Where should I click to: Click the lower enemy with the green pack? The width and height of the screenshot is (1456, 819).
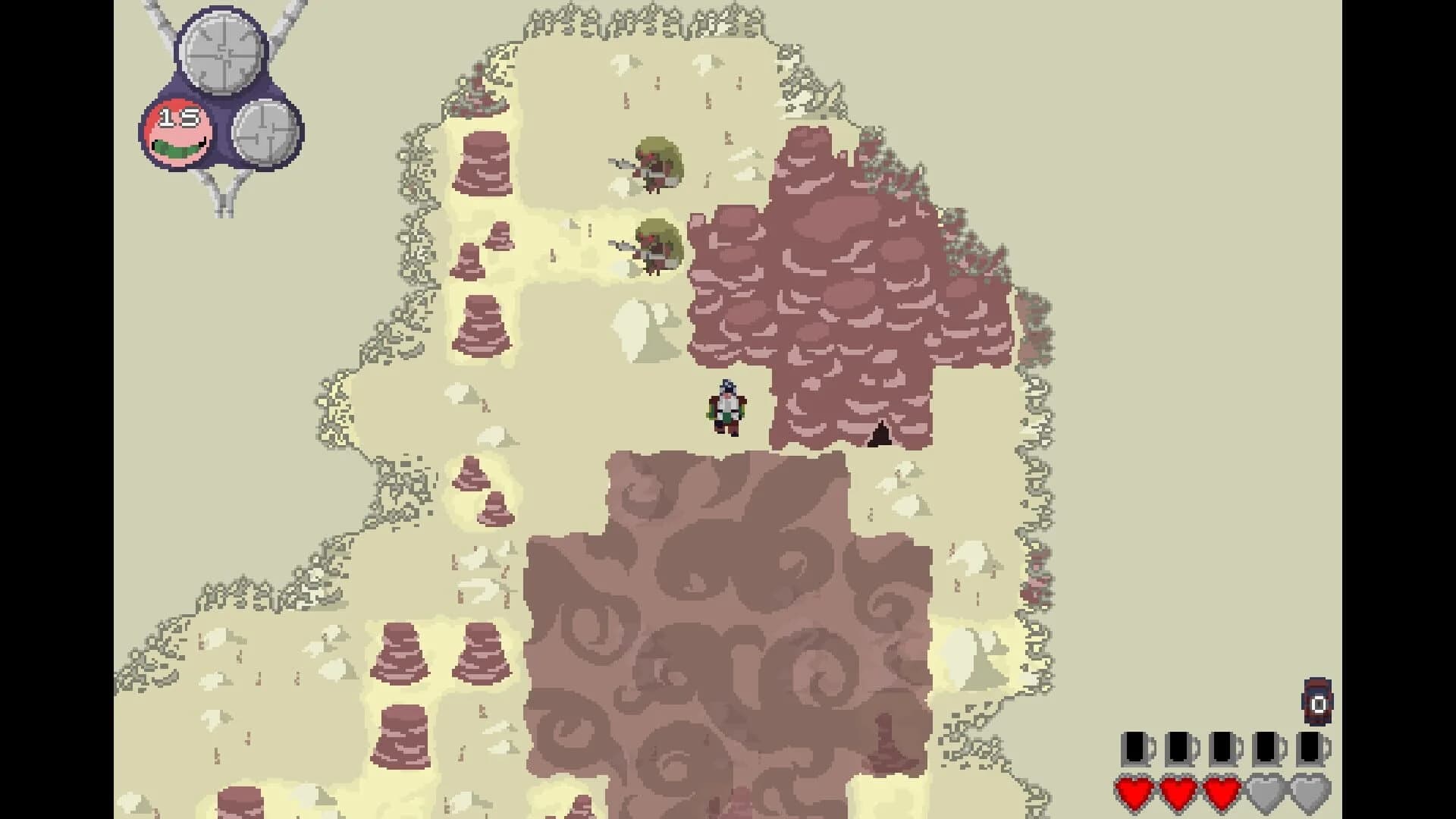[x=654, y=246]
